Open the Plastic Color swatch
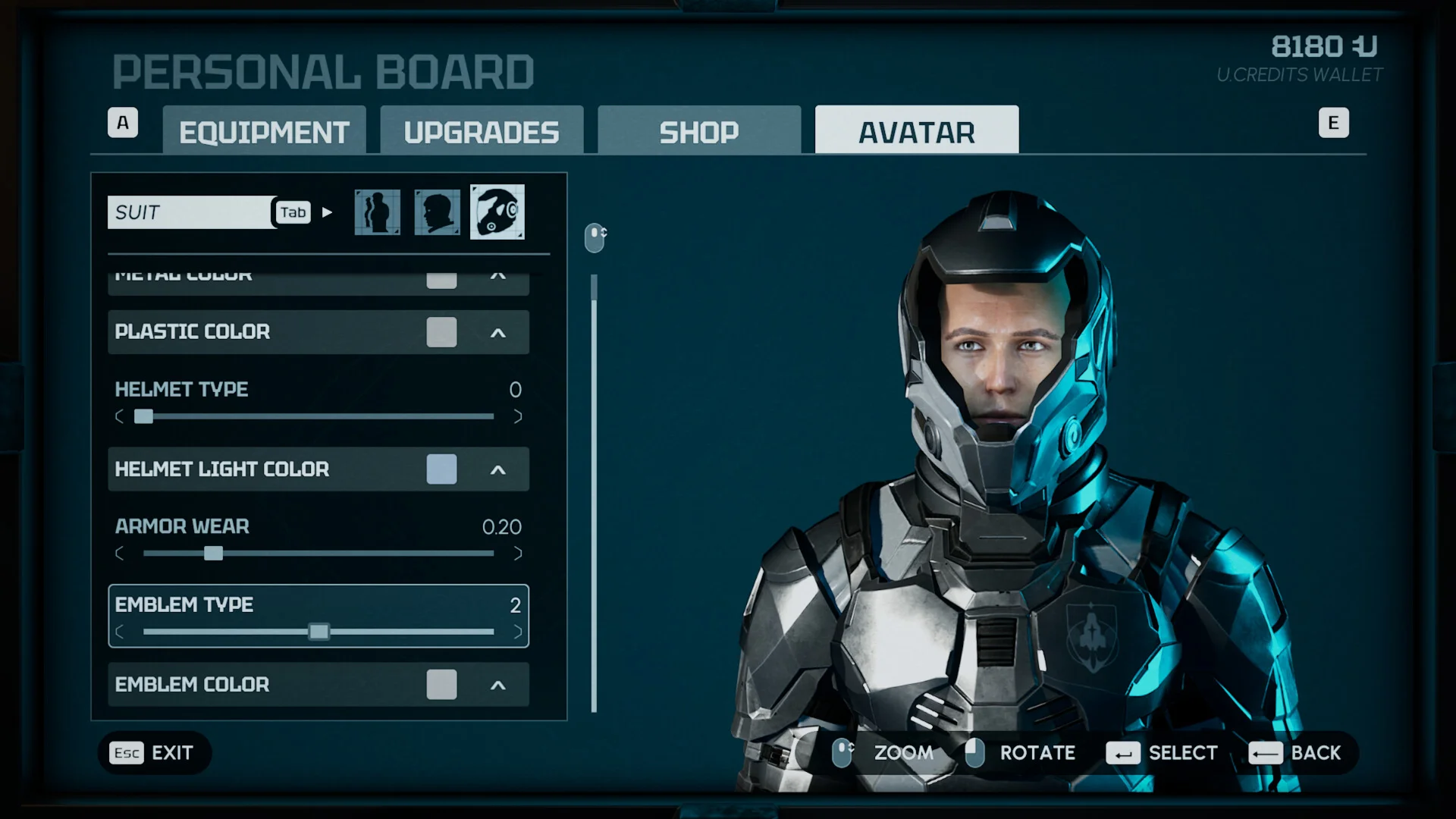Screen dimensions: 1456x819 [x=441, y=332]
